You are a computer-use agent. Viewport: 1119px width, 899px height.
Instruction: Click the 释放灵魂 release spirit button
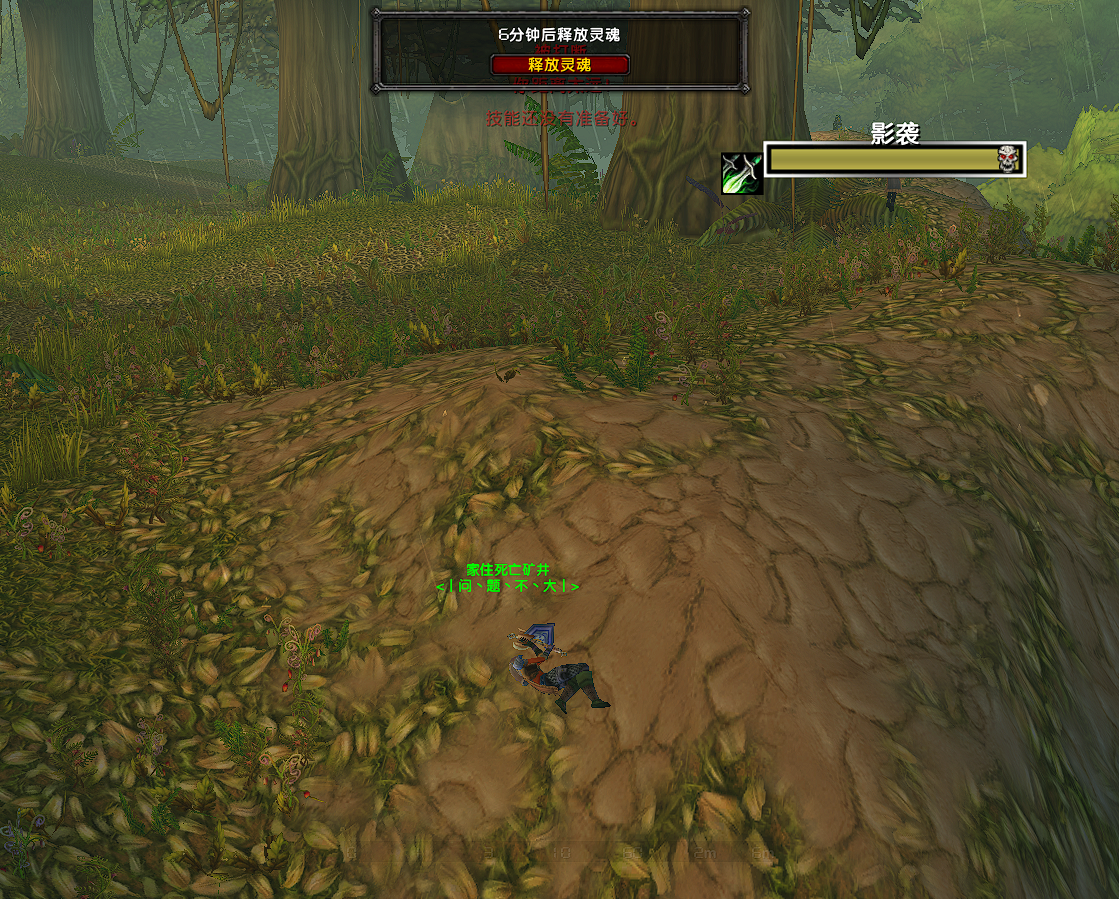pyautogui.click(x=560, y=65)
